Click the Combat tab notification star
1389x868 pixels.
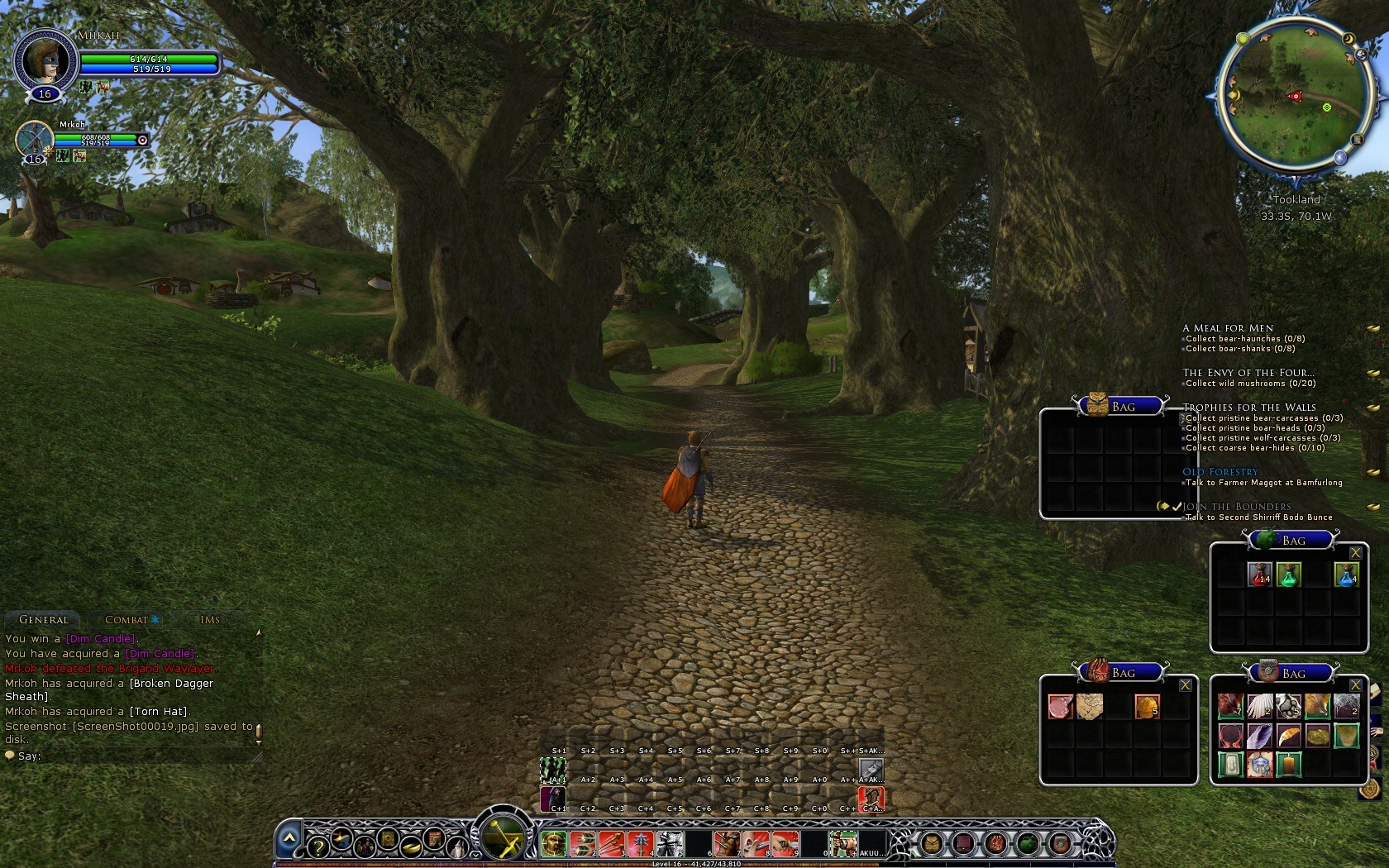click(x=154, y=618)
